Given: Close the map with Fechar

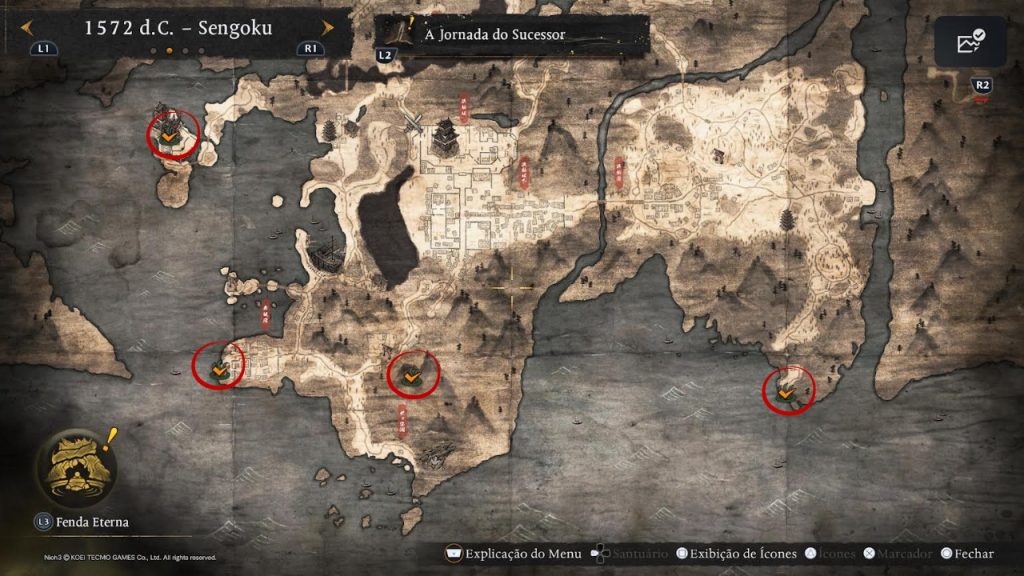Looking at the screenshot, I should tap(965, 553).
